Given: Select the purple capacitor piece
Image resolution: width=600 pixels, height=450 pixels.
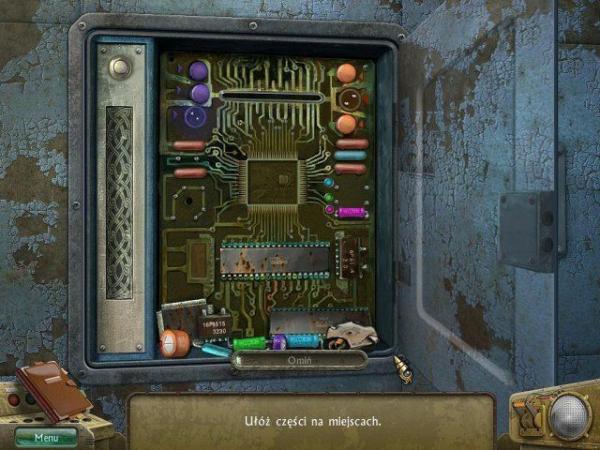Looking at the screenshot, I should (x=279, y=342).
